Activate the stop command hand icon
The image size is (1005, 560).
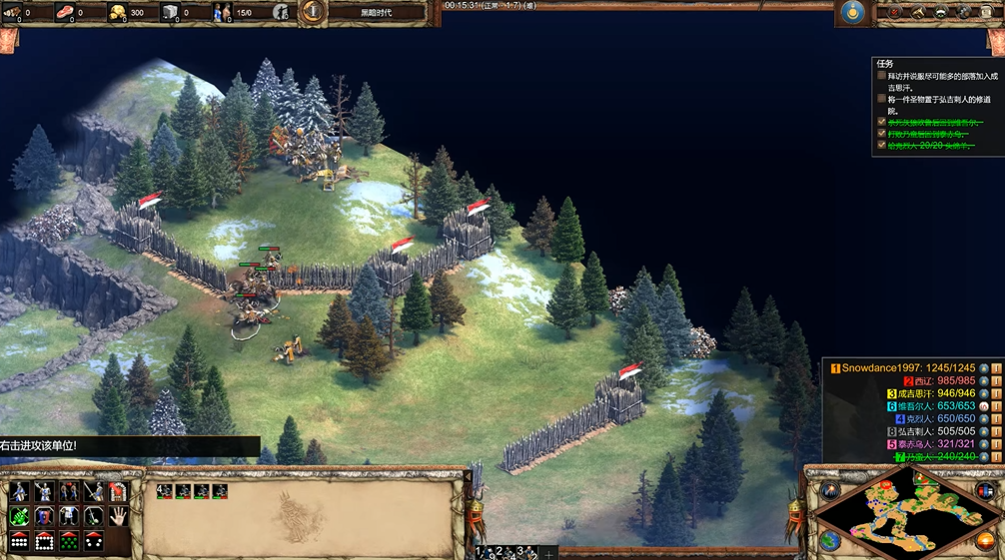(118, 516)
